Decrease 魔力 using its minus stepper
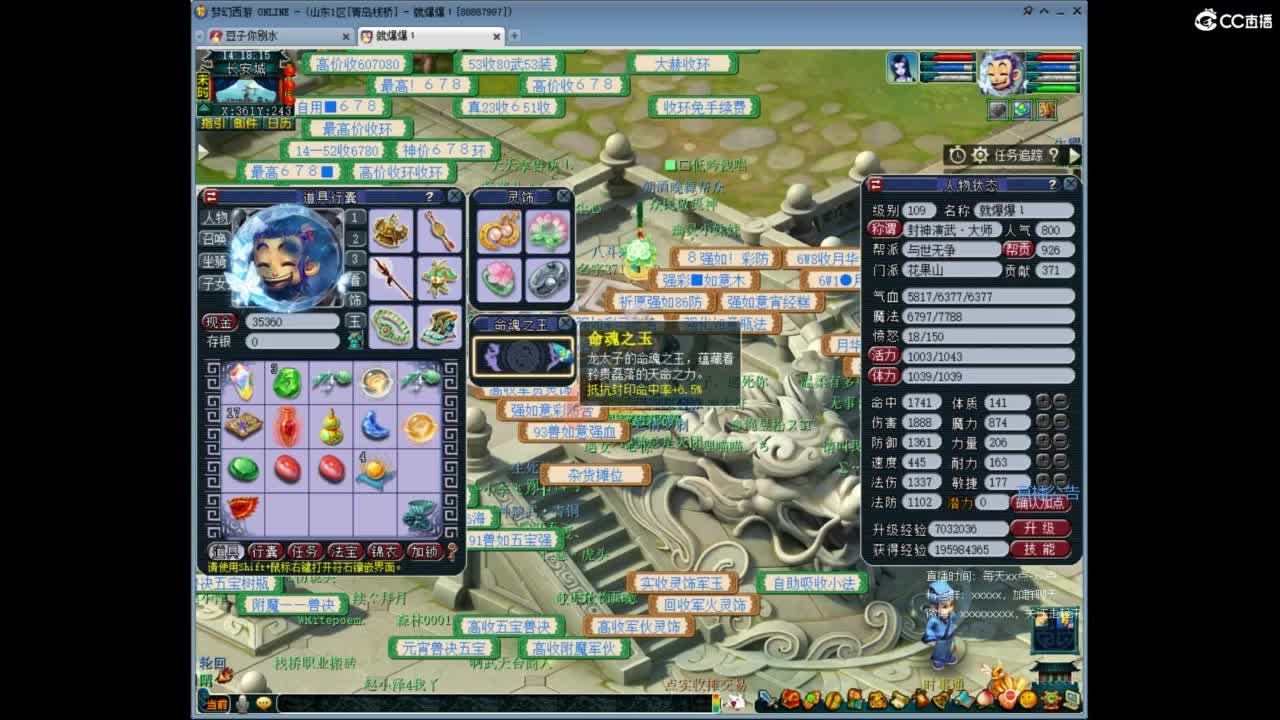 click(1060, 422)
